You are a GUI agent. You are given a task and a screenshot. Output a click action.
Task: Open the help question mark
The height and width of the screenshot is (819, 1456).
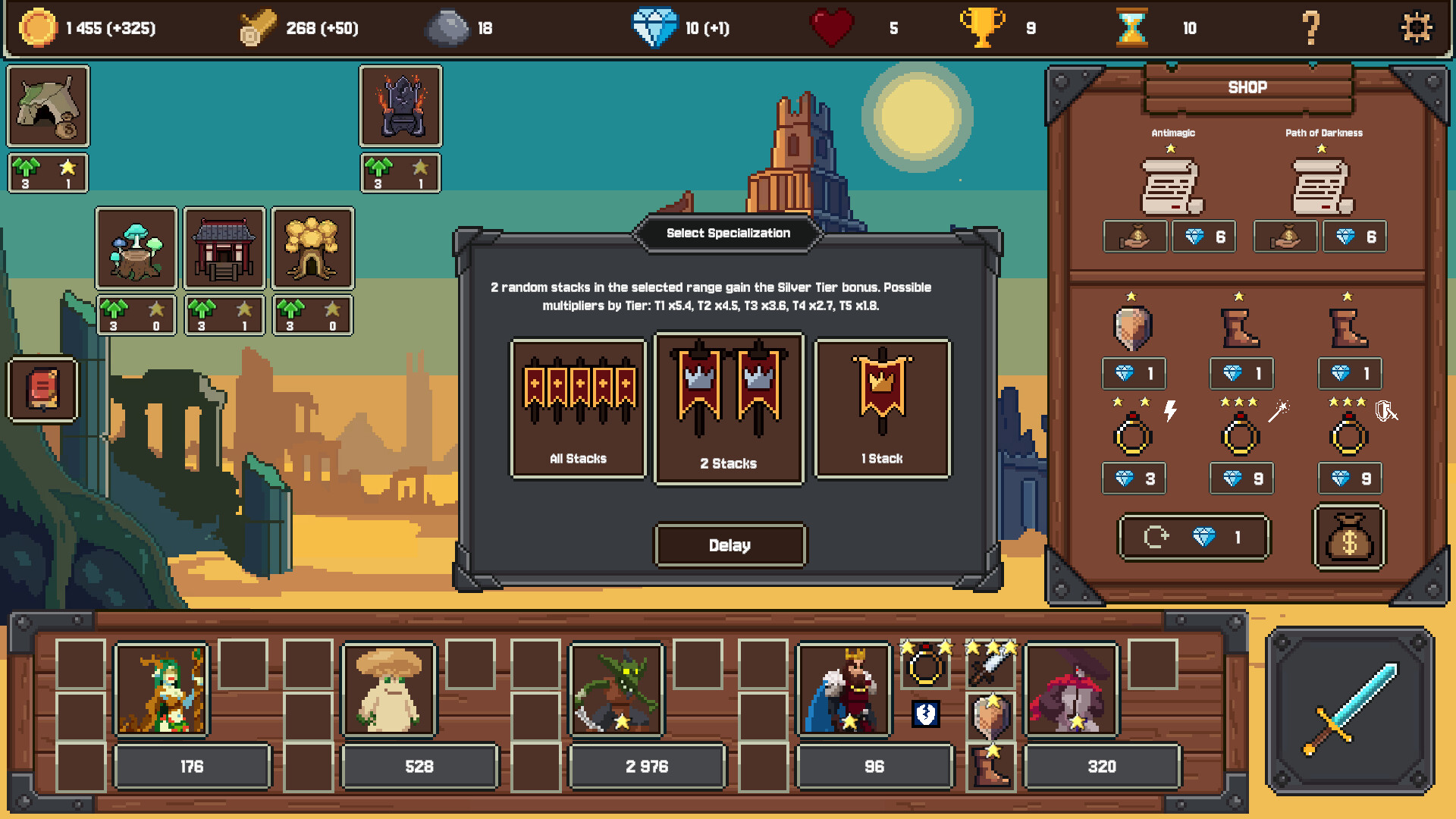pyautogui.click(x=1310, y=29)
